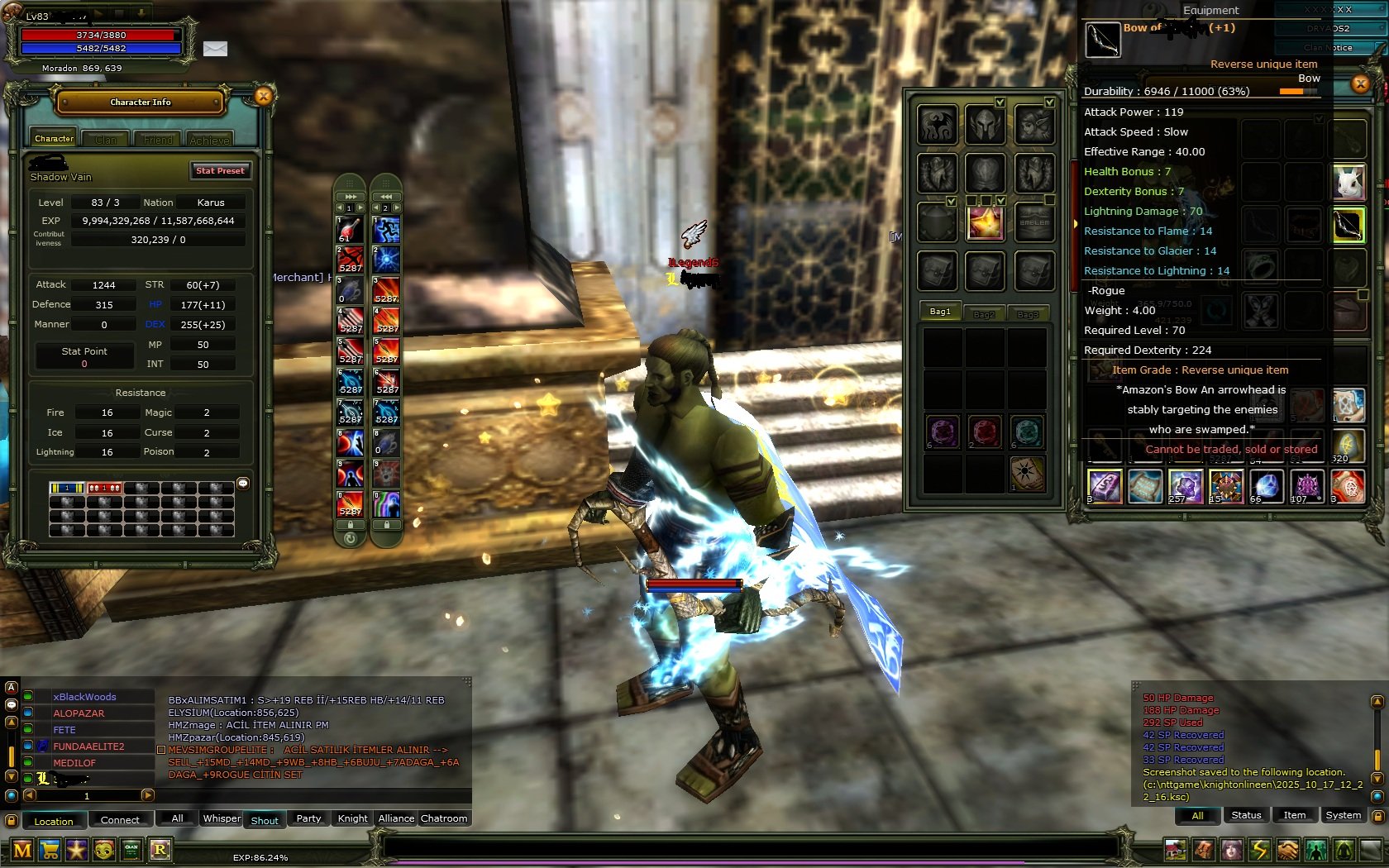Open the shopping cart store icon

click(50, 849)
